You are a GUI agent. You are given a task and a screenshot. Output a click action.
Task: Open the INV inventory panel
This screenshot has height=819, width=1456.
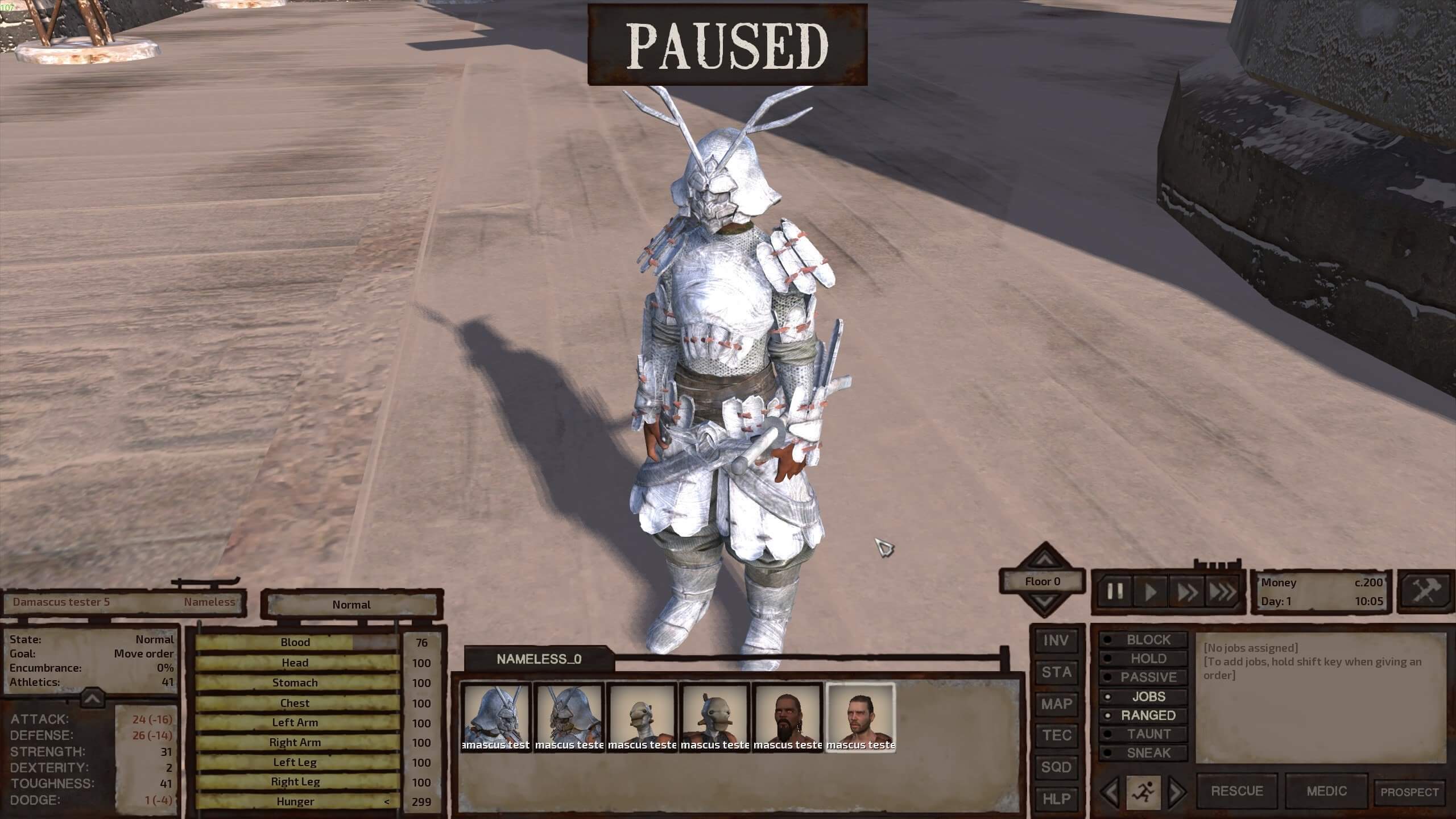pos(1056,641)
